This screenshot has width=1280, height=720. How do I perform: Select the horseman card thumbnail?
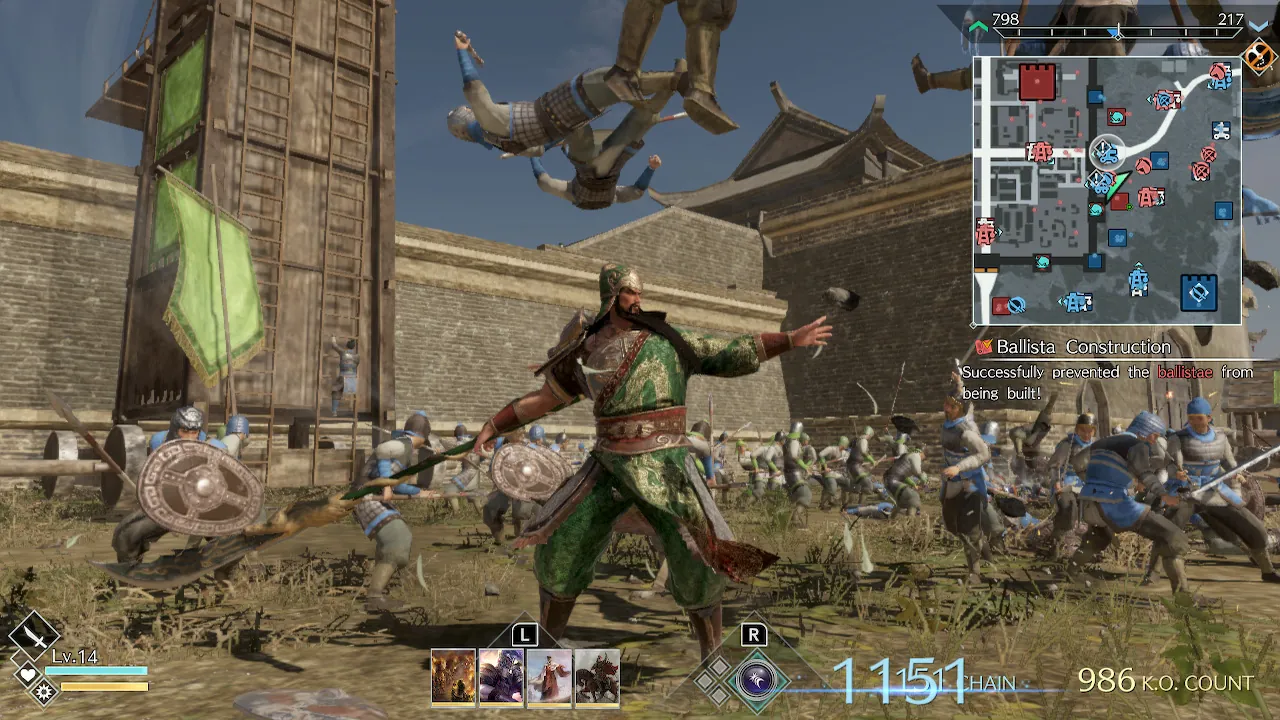tap(598, 677)
